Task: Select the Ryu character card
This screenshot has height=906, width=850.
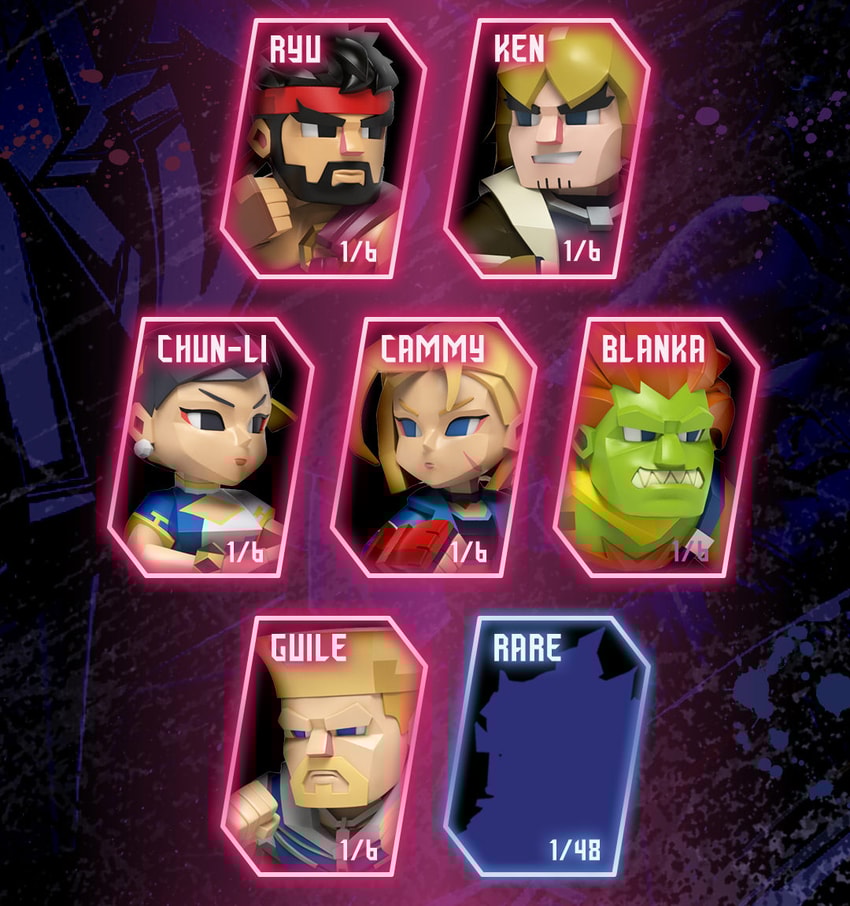Action: [x=325, y=150]
